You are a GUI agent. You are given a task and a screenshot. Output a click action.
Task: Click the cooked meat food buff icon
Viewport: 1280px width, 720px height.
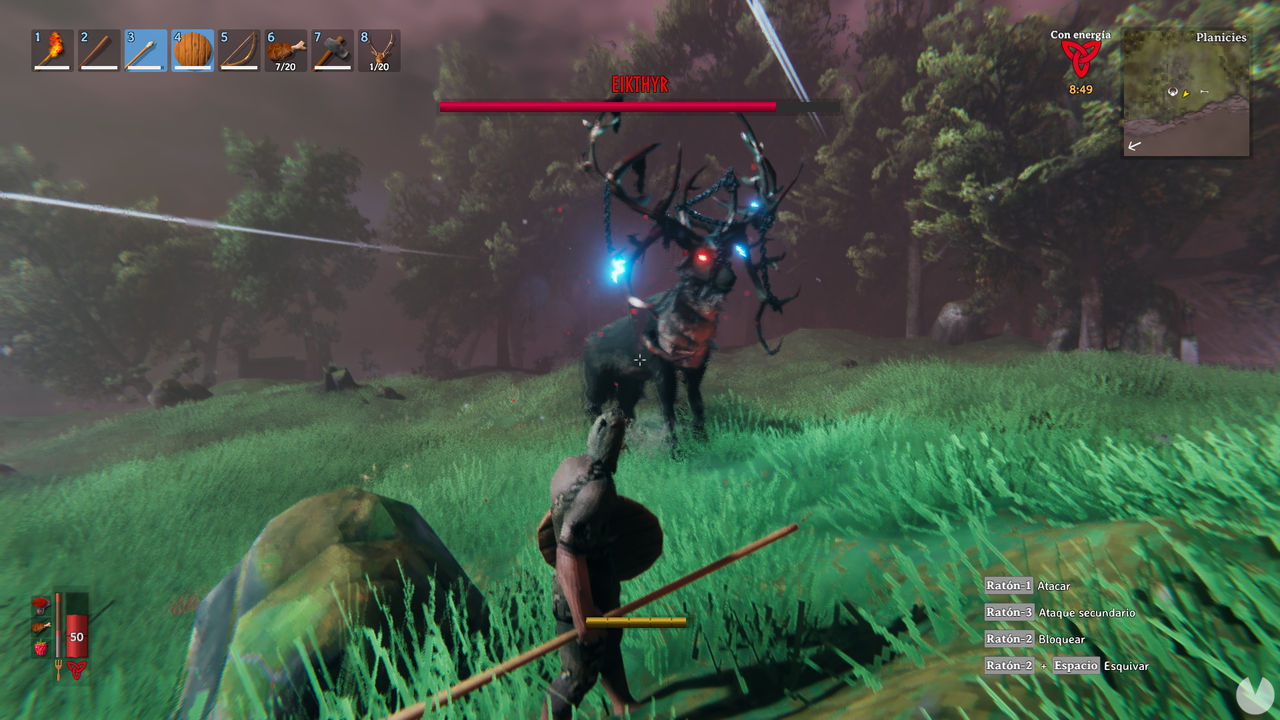(41, 626)
